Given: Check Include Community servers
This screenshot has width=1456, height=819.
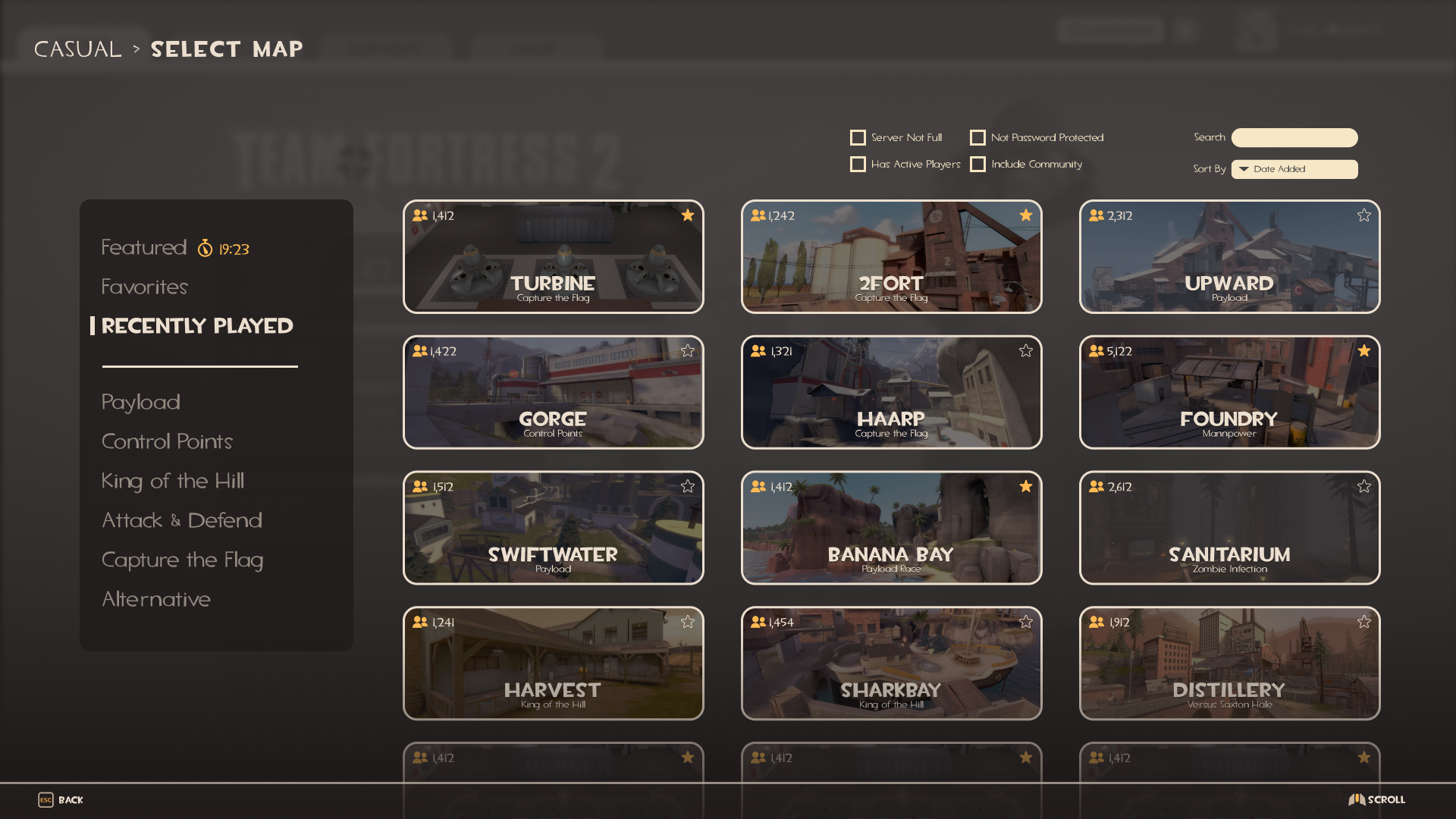Looking at the screenshot, I should point(978,164).
